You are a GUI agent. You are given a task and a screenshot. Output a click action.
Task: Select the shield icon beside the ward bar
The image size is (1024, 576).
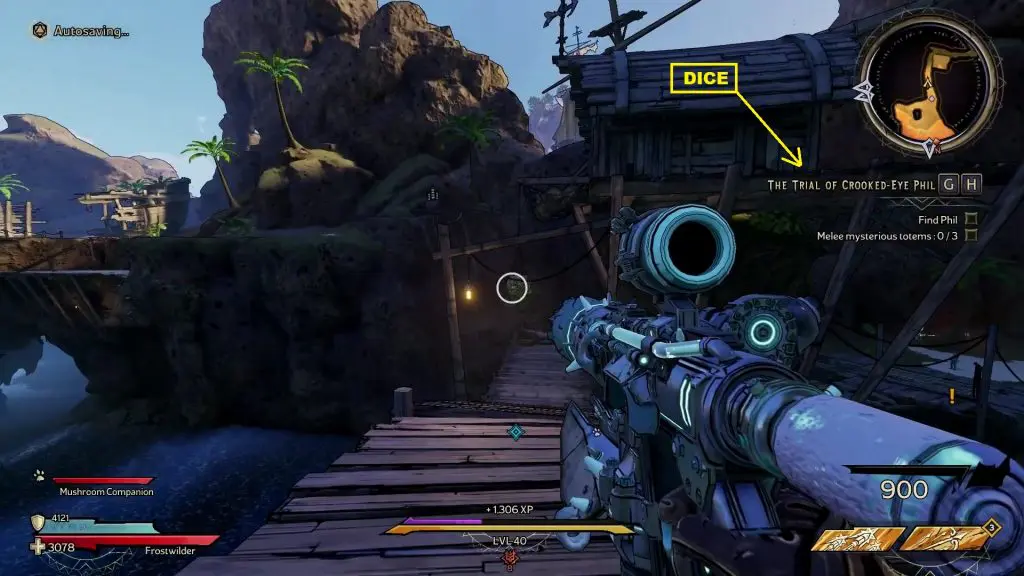[x=39, y=521]
